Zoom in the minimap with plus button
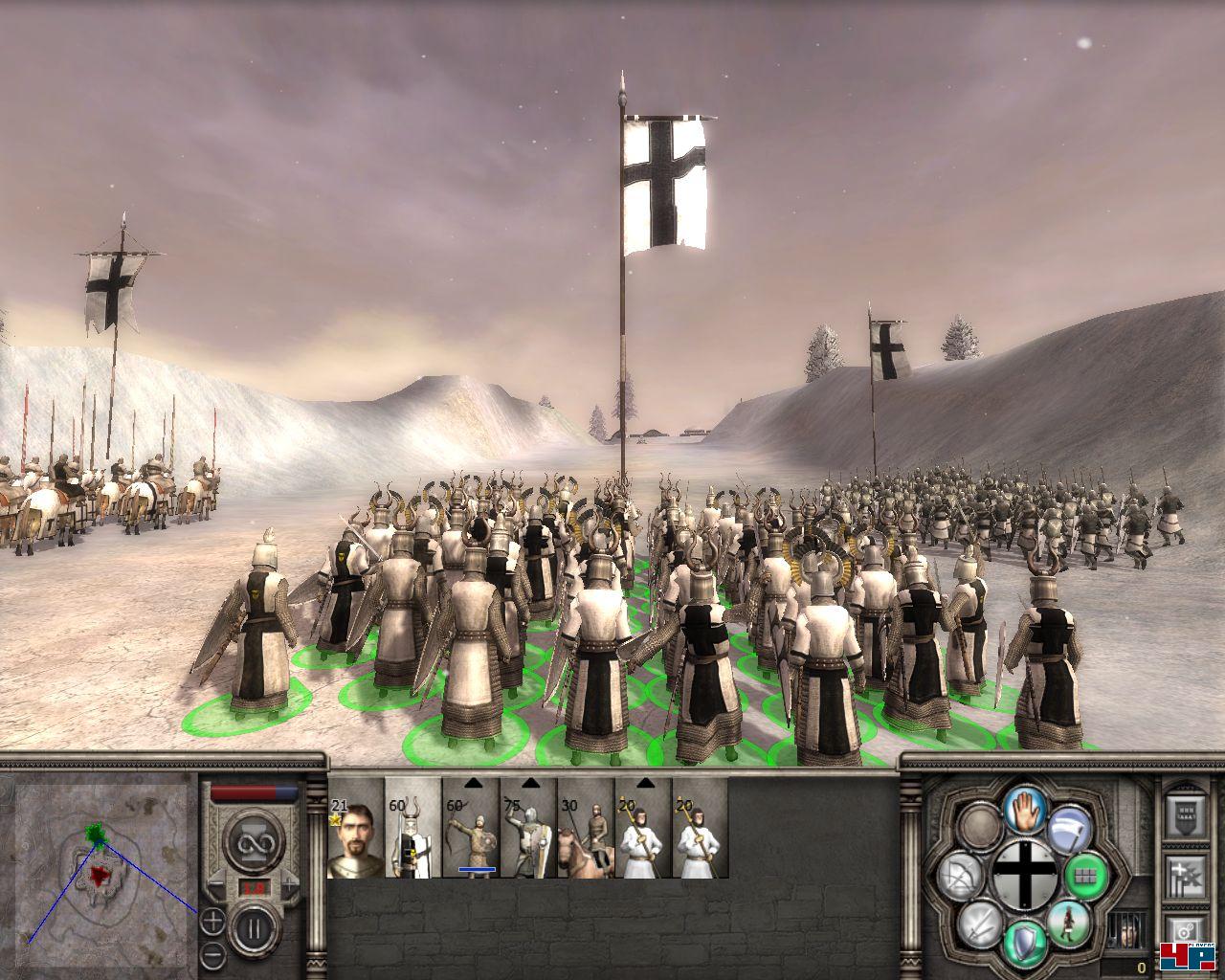1225x980 pixels. 212,924
